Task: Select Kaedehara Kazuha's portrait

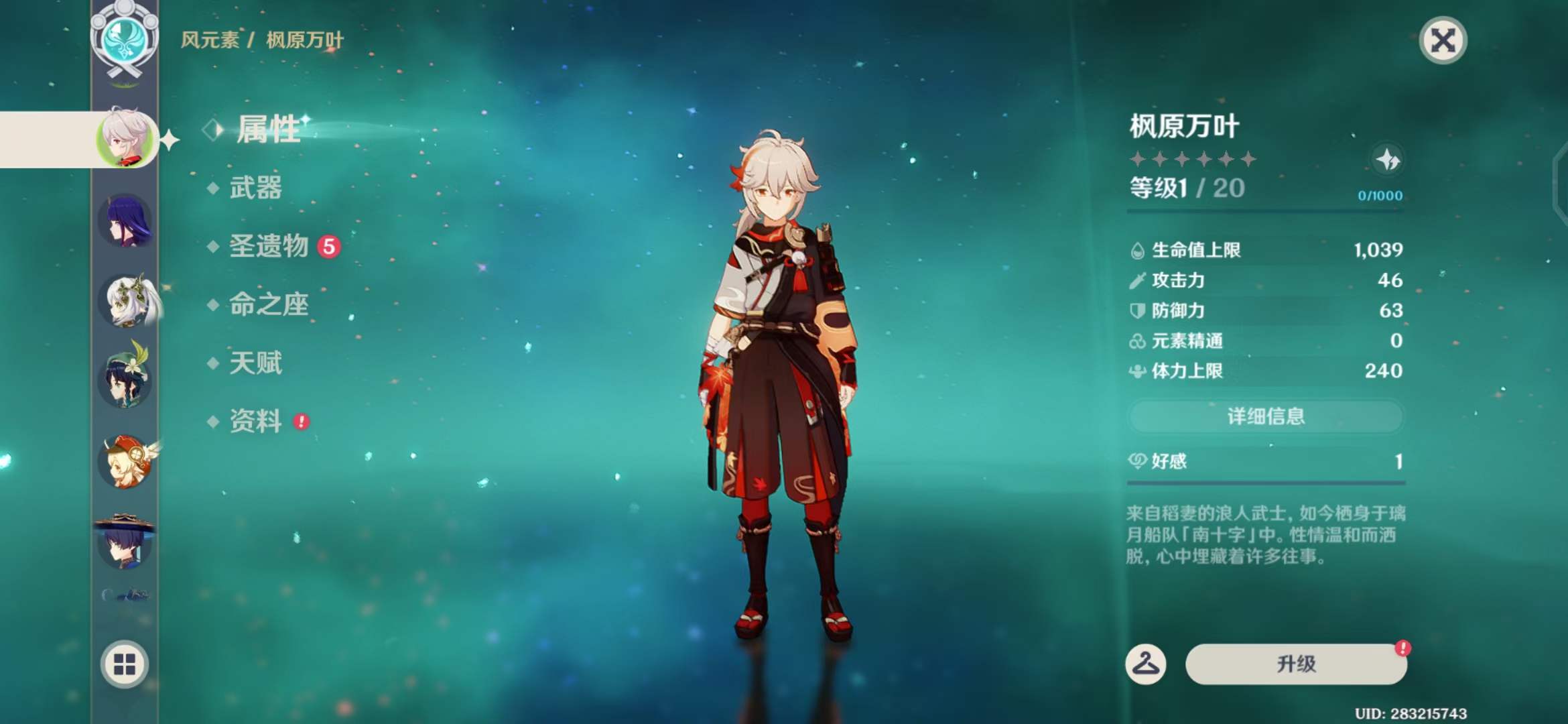Action: (x=126, y=139)
